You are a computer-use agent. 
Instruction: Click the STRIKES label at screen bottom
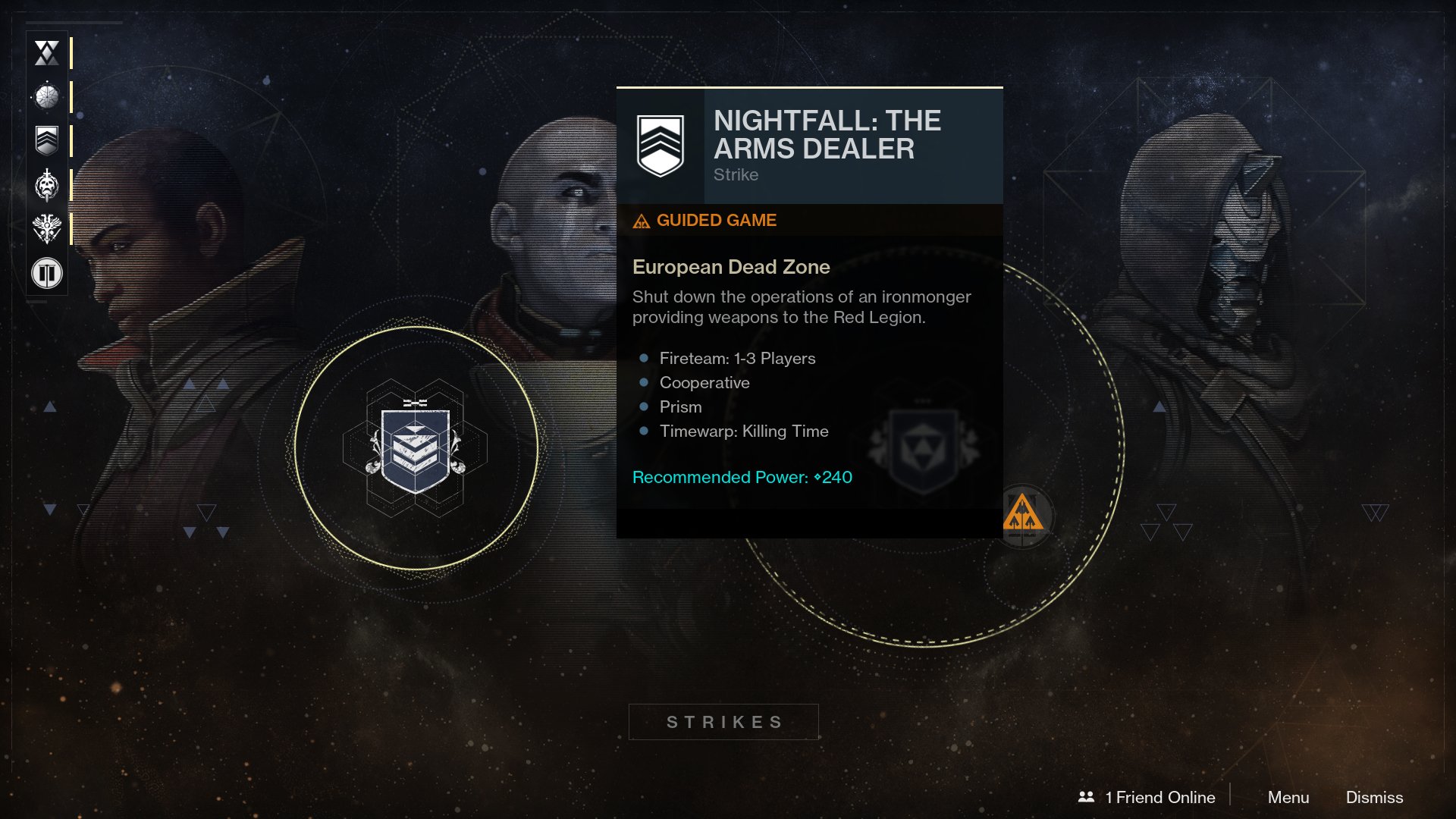[723, 721]
